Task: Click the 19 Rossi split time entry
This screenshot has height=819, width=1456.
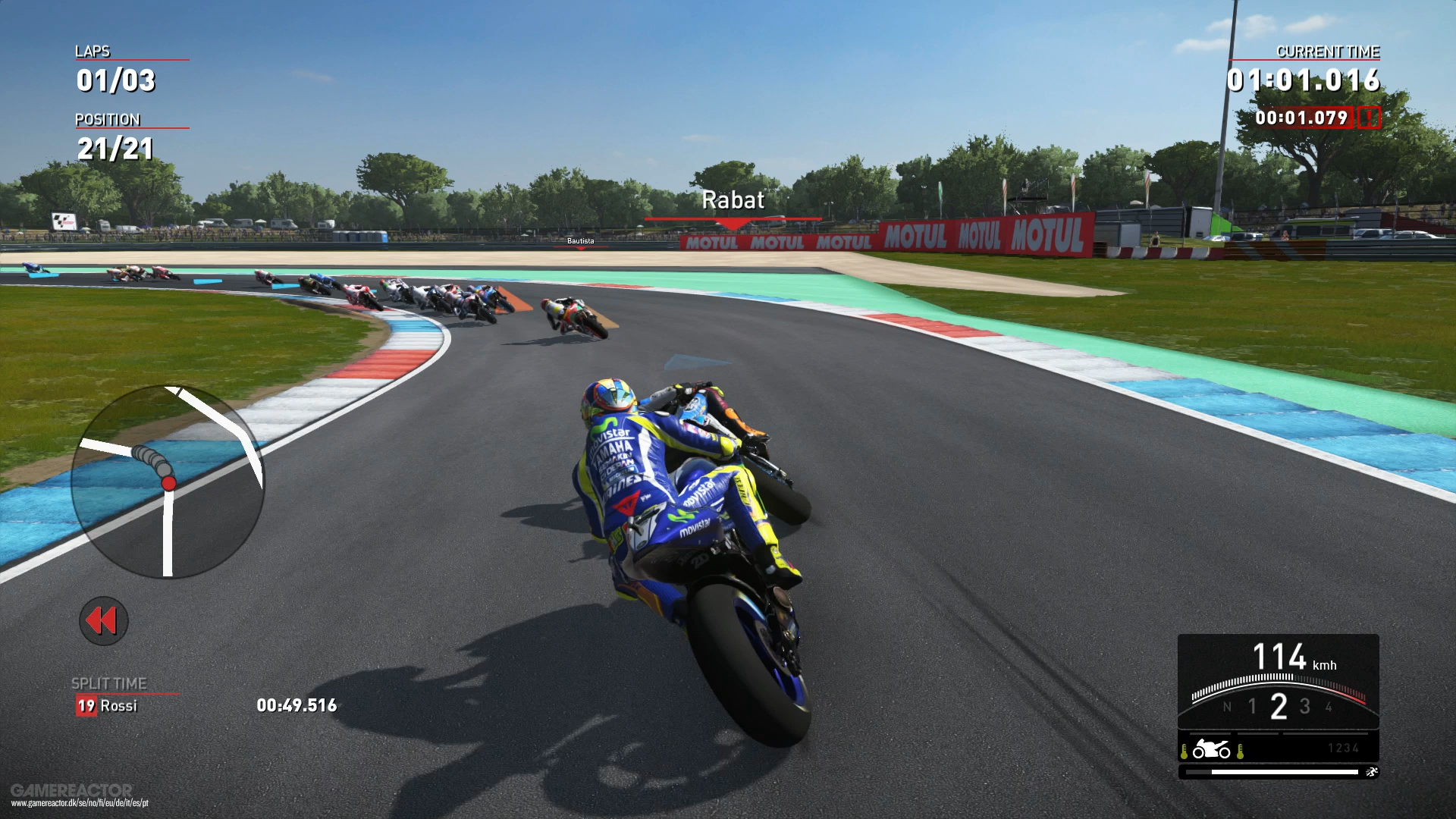Action: (106, 706)
